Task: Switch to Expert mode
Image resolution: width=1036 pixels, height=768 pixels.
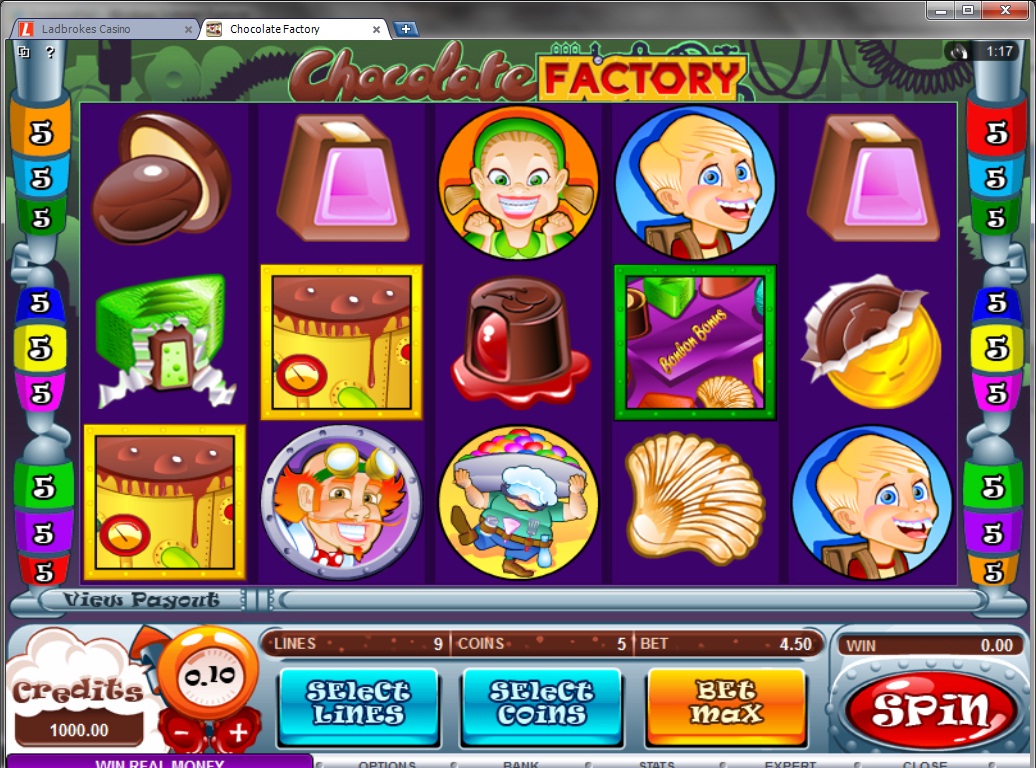Action: pos(791,764)
